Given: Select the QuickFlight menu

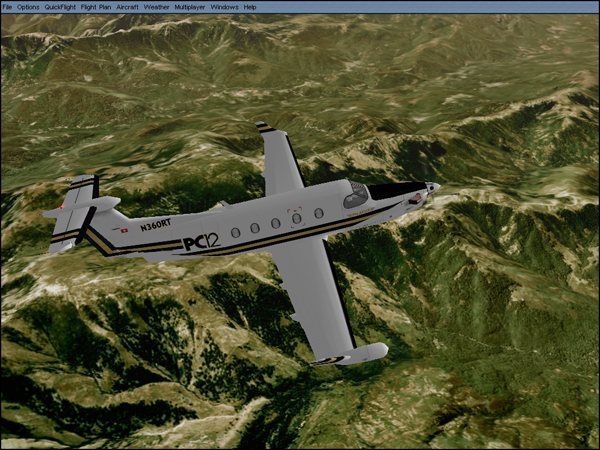Looking at the screenshot, I should [60, 7].
